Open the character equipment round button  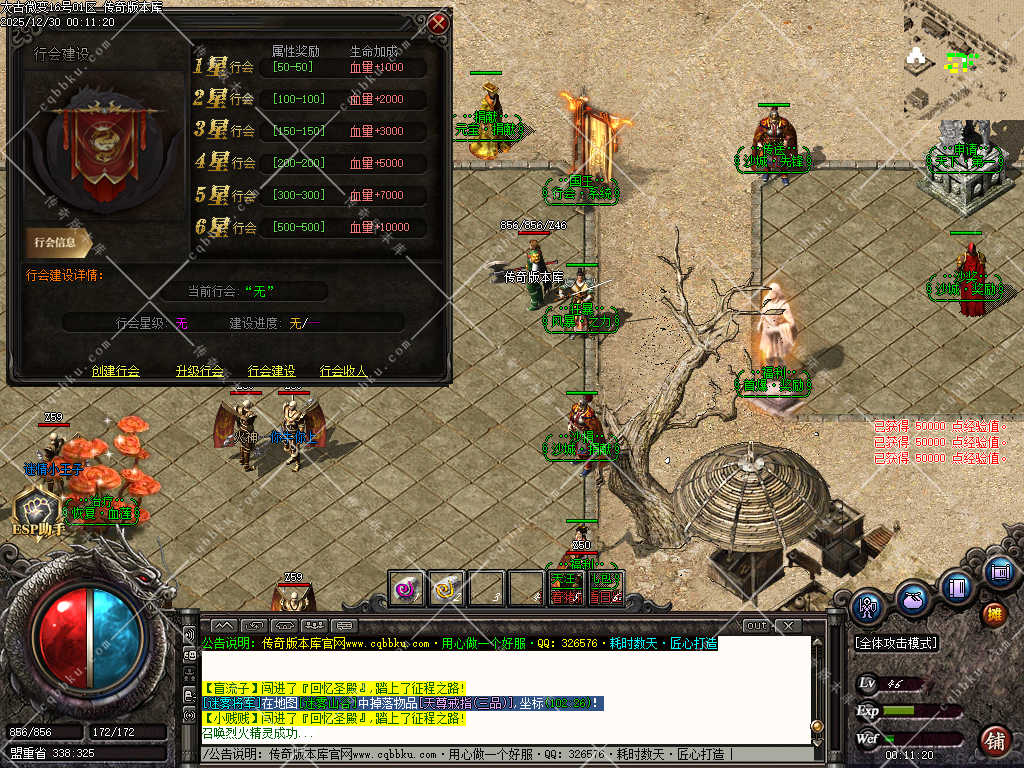pos(868,605)
